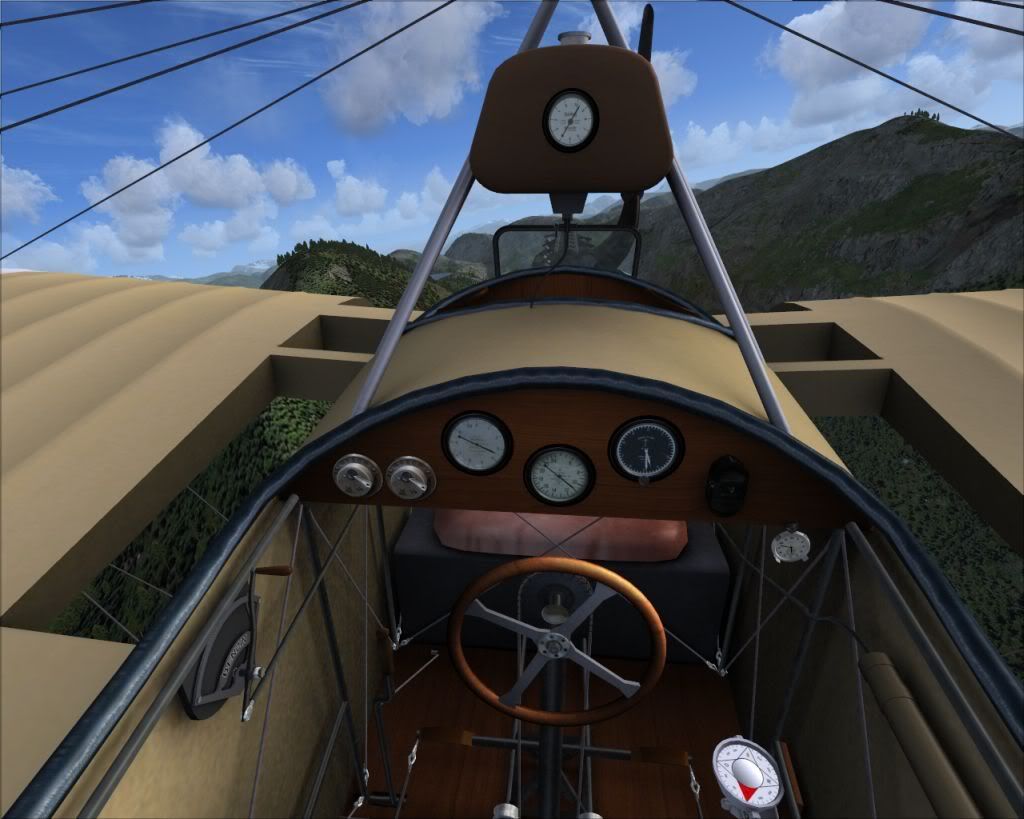Flip the black switch on the wooden panel

[x=726, y=485]
